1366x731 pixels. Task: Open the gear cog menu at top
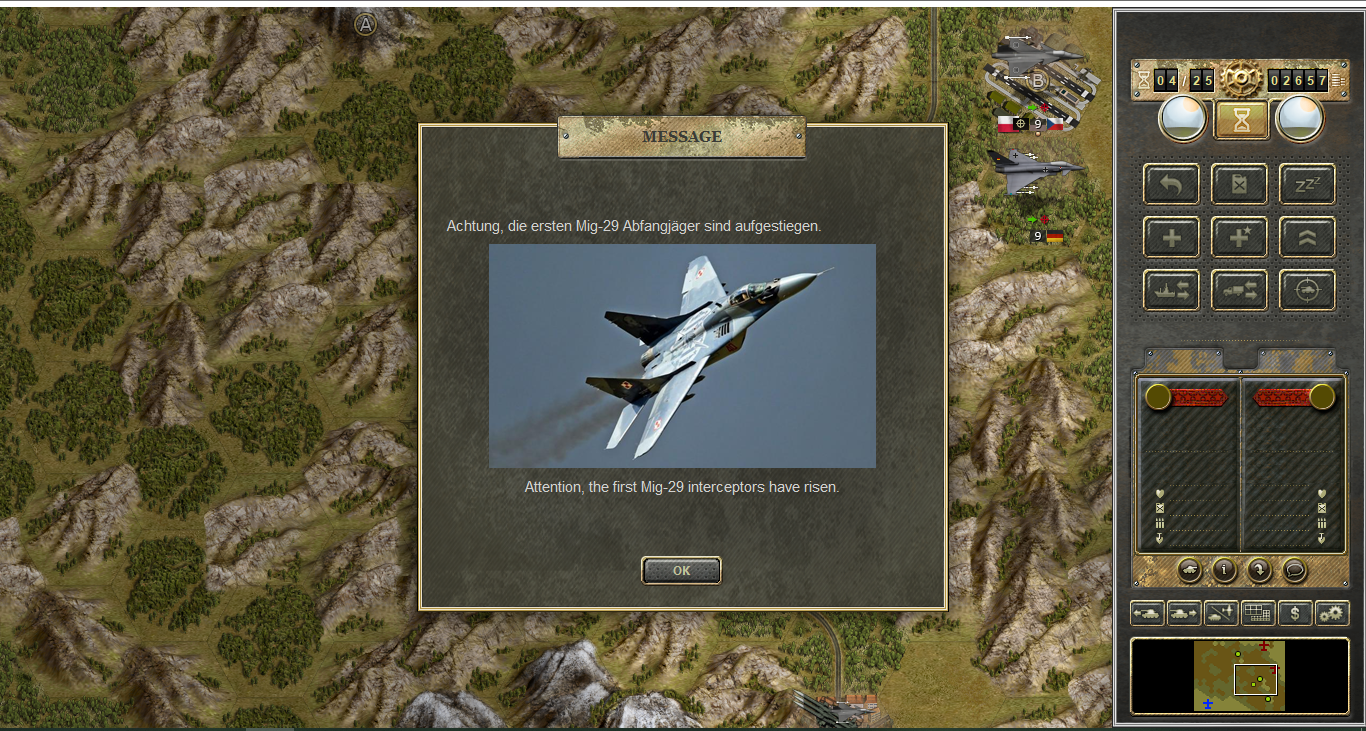(1241, 78)
